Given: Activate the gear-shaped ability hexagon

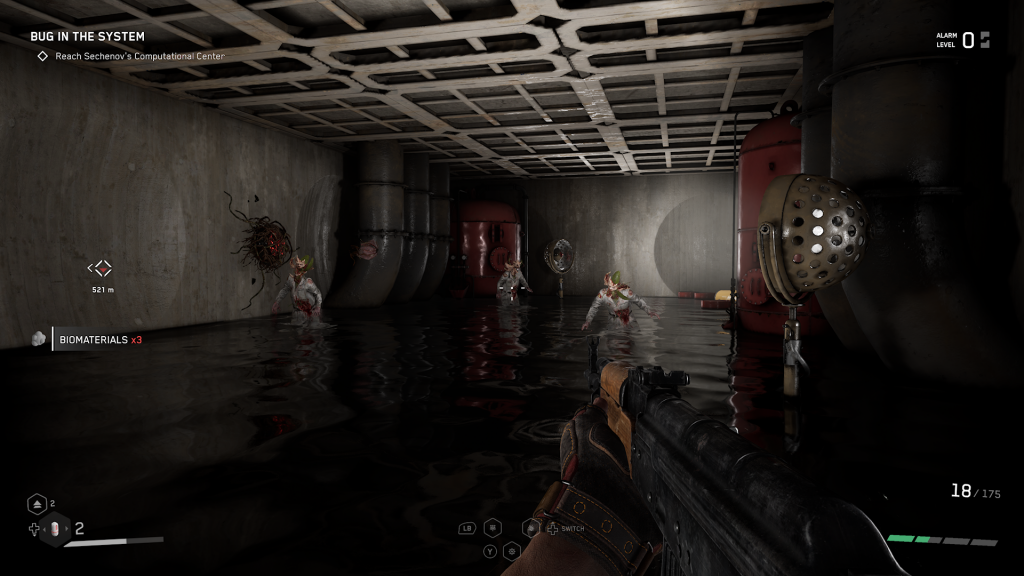Looking at the screenshot, I should pyautogui.click(x=511, y=551).
